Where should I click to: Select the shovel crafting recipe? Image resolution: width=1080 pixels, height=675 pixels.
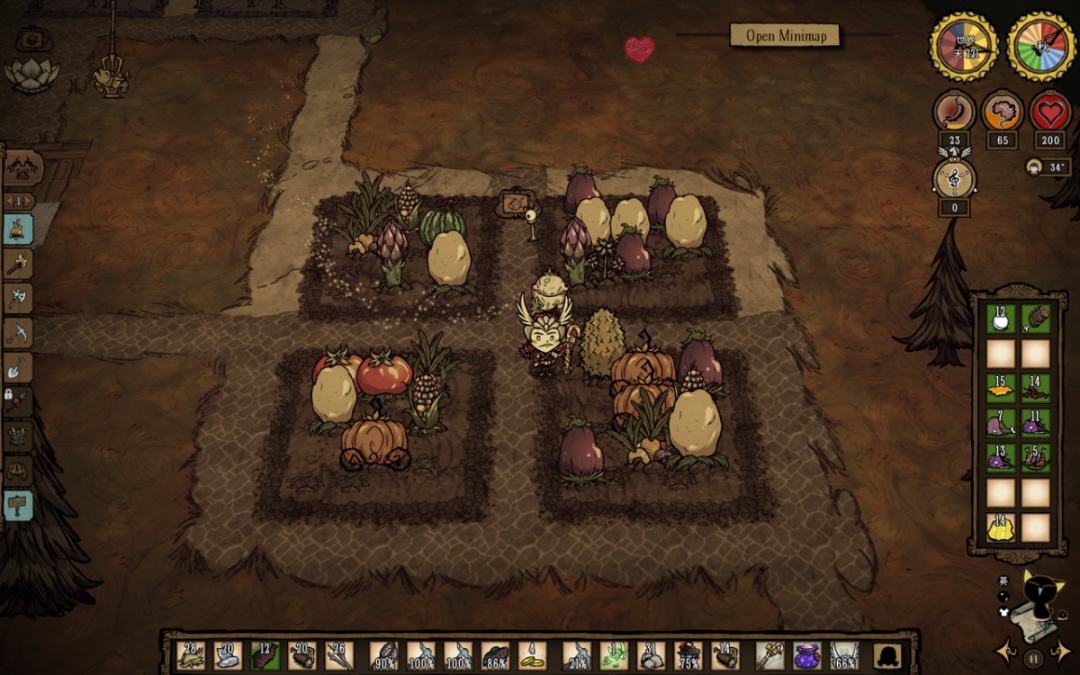point(19,368)
